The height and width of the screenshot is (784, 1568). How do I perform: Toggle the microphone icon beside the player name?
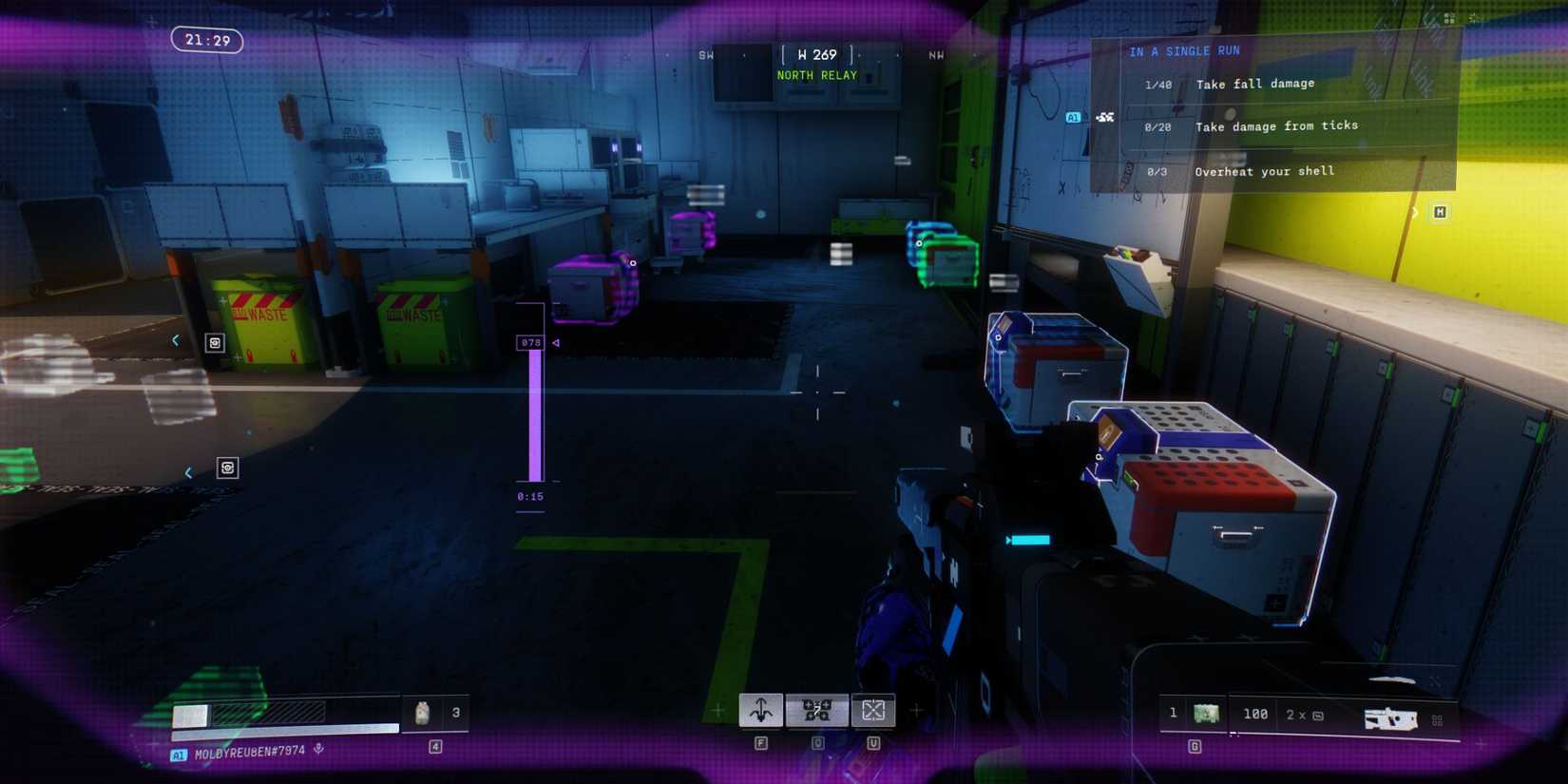click(x=319, y=750)
